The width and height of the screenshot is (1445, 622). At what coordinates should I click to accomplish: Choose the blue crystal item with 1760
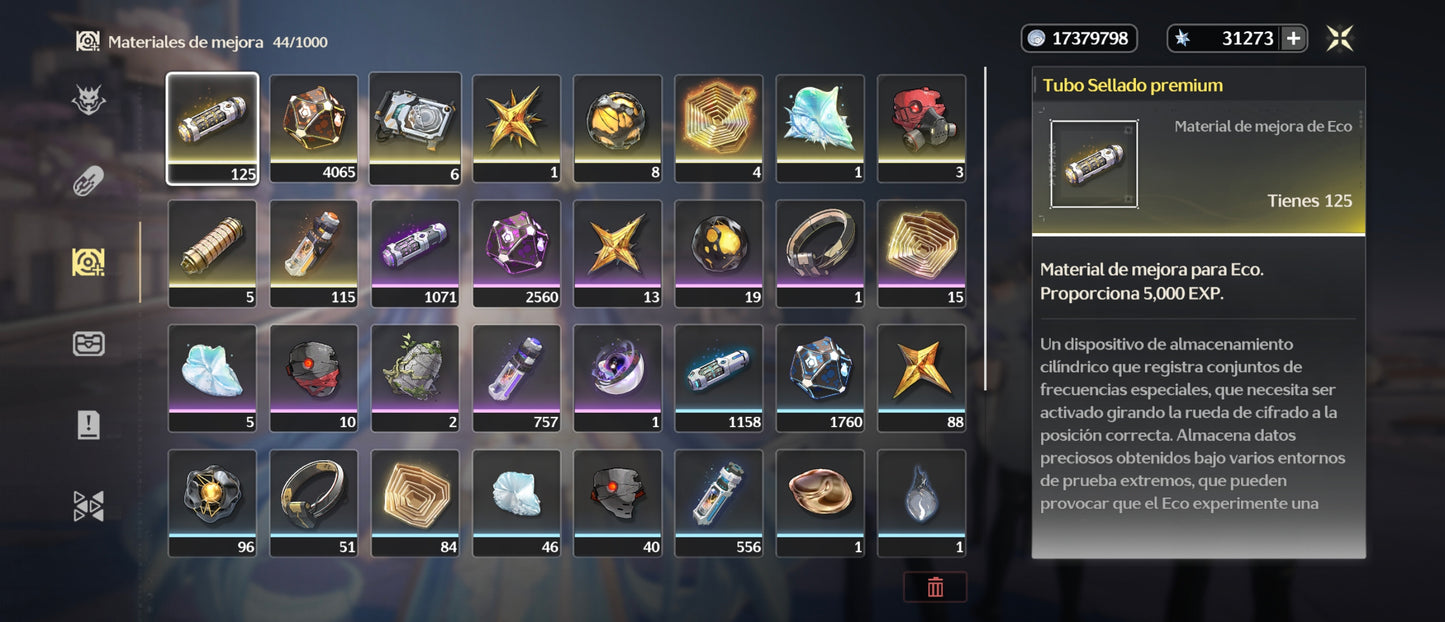pyautogui.click(x=820, y=378)
